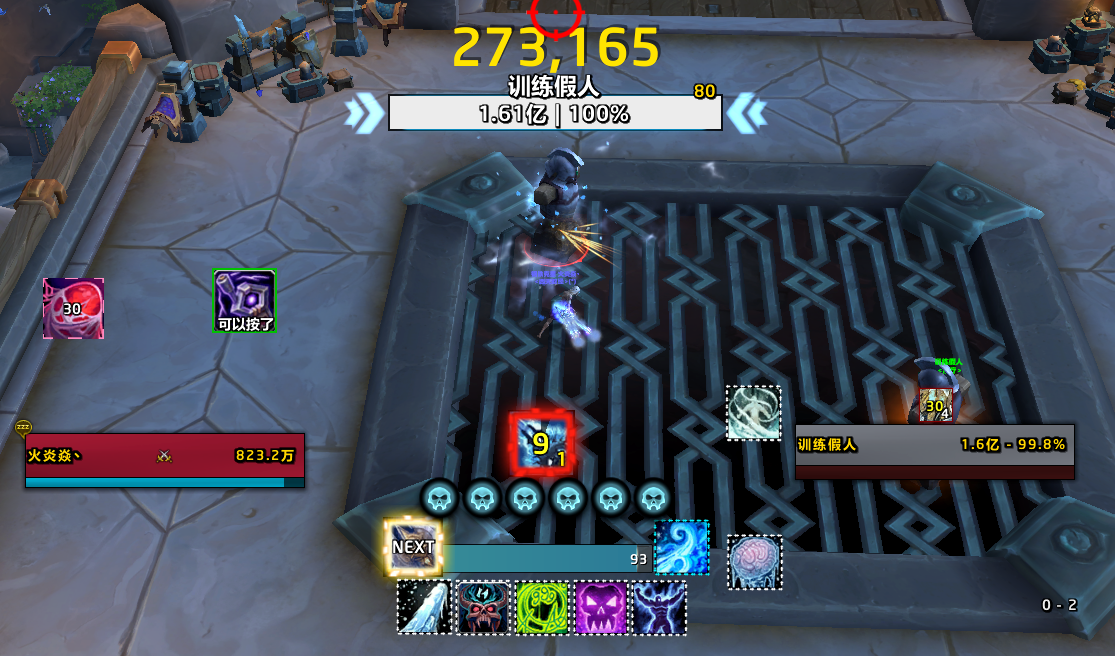Select the horned demon skull ability
Screen dimensions: 1115x656
pyautogui.click(x=483, y=607)
